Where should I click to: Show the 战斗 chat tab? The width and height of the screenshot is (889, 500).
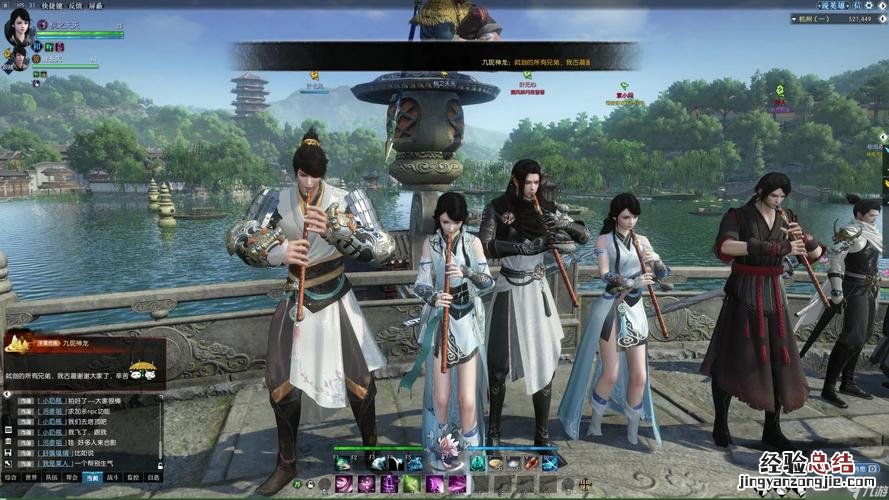[114, 478]
